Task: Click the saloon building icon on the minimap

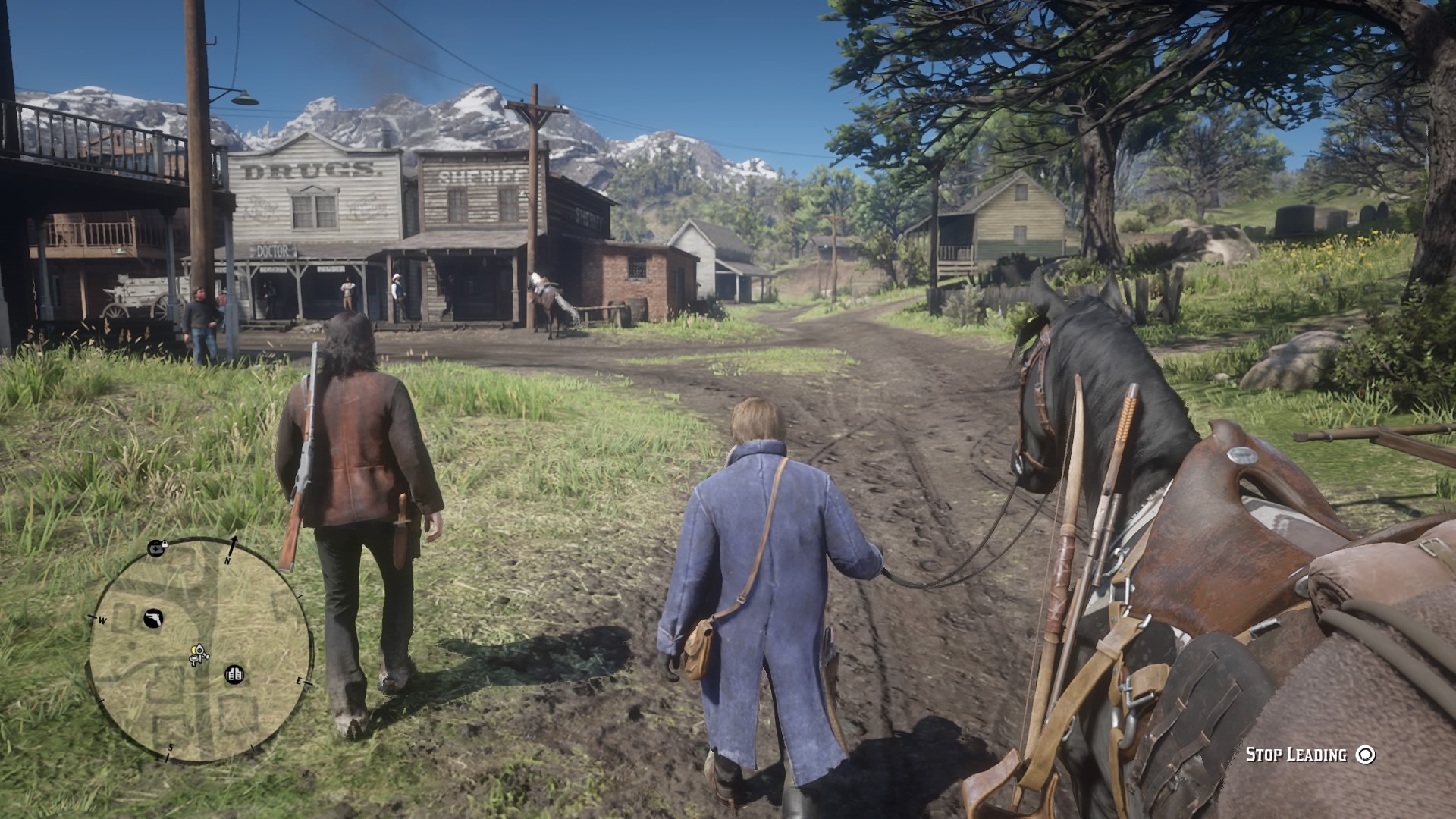Action: click(234, 673)
